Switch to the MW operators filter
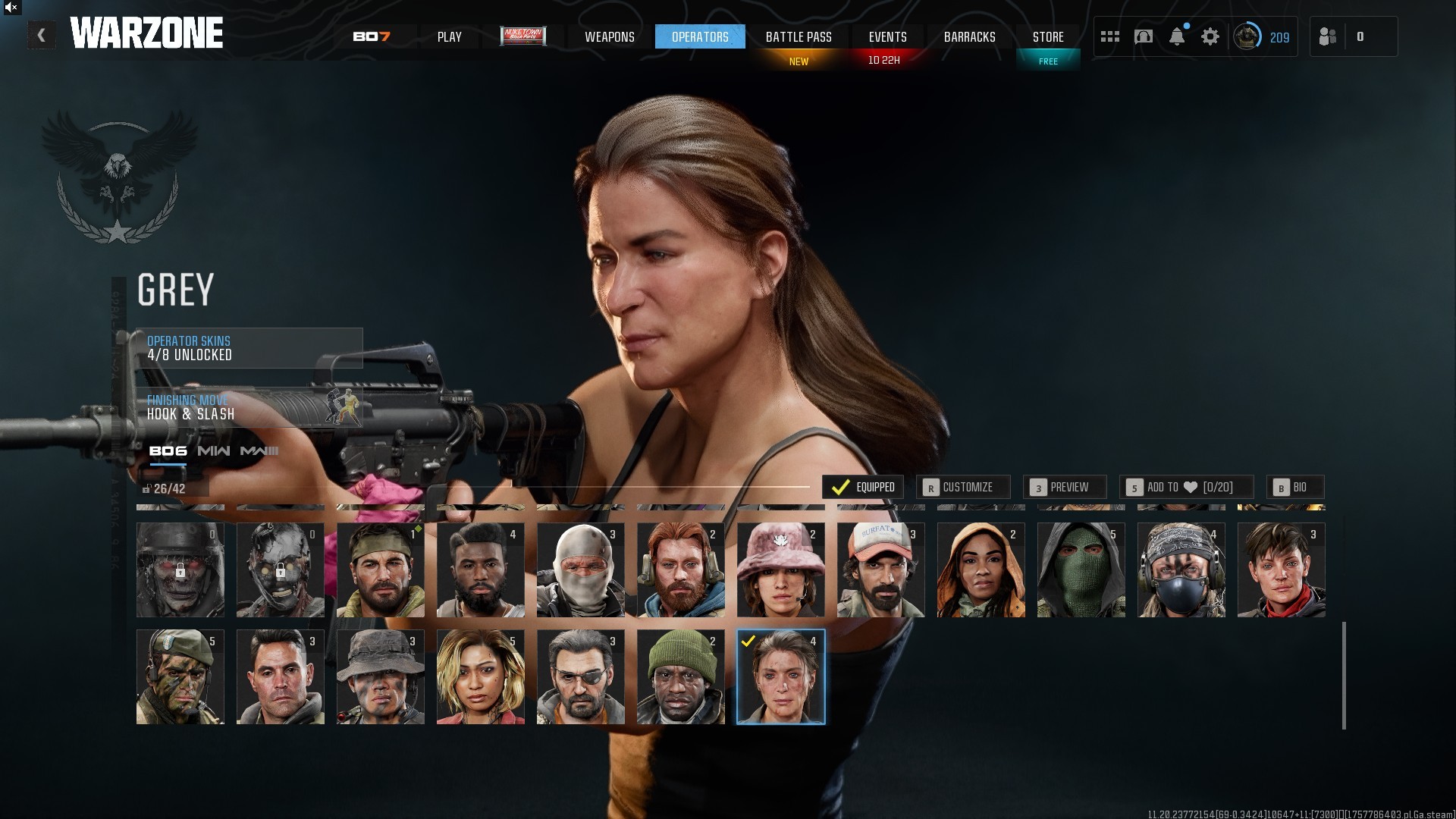 pos(214,451)
